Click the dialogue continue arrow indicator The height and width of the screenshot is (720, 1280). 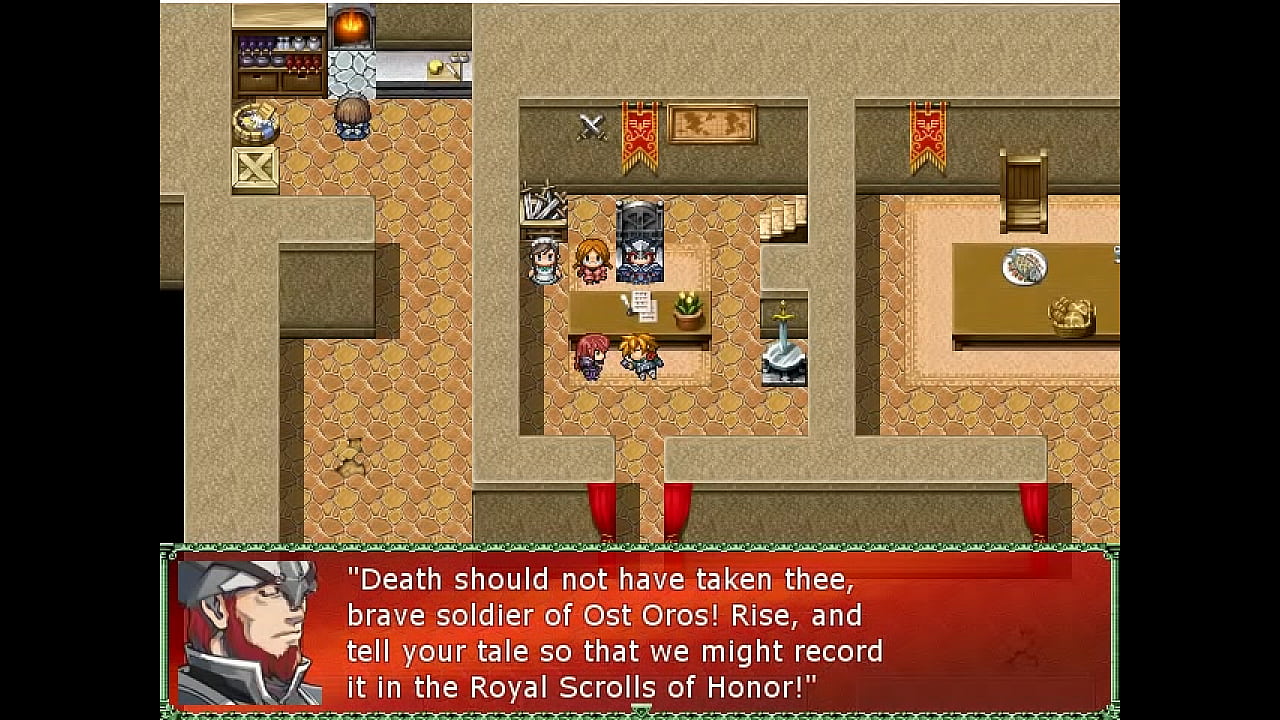coord(641,709)
